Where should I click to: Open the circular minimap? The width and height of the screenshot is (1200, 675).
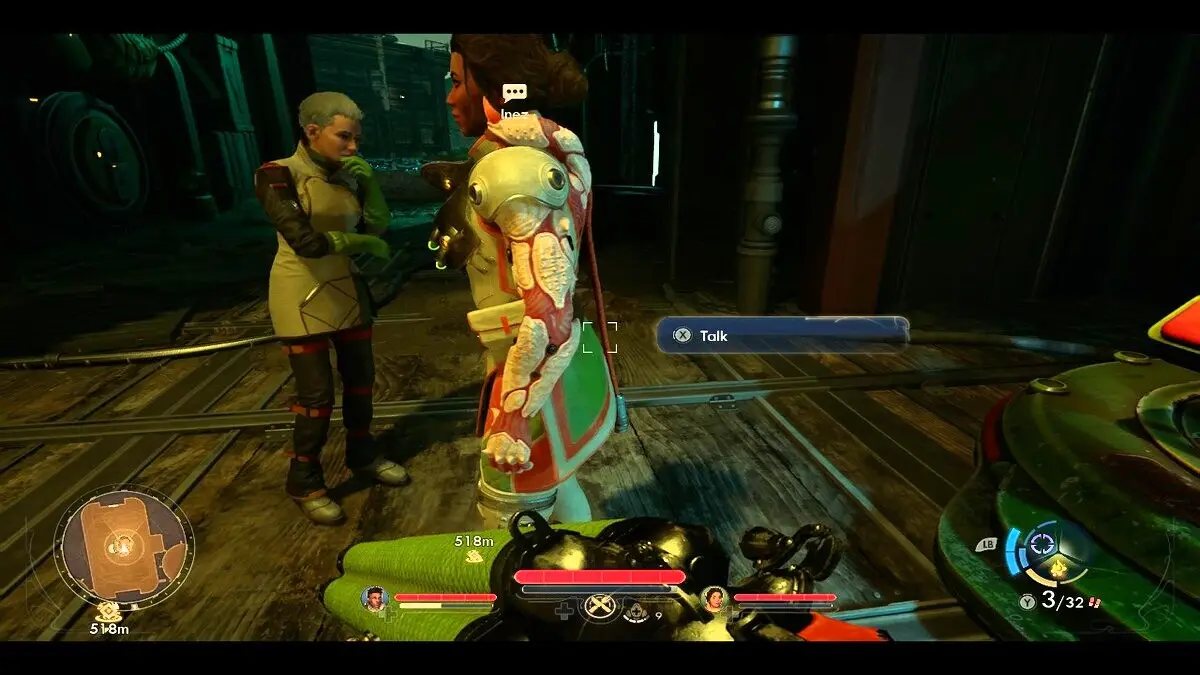click(123, 545)
